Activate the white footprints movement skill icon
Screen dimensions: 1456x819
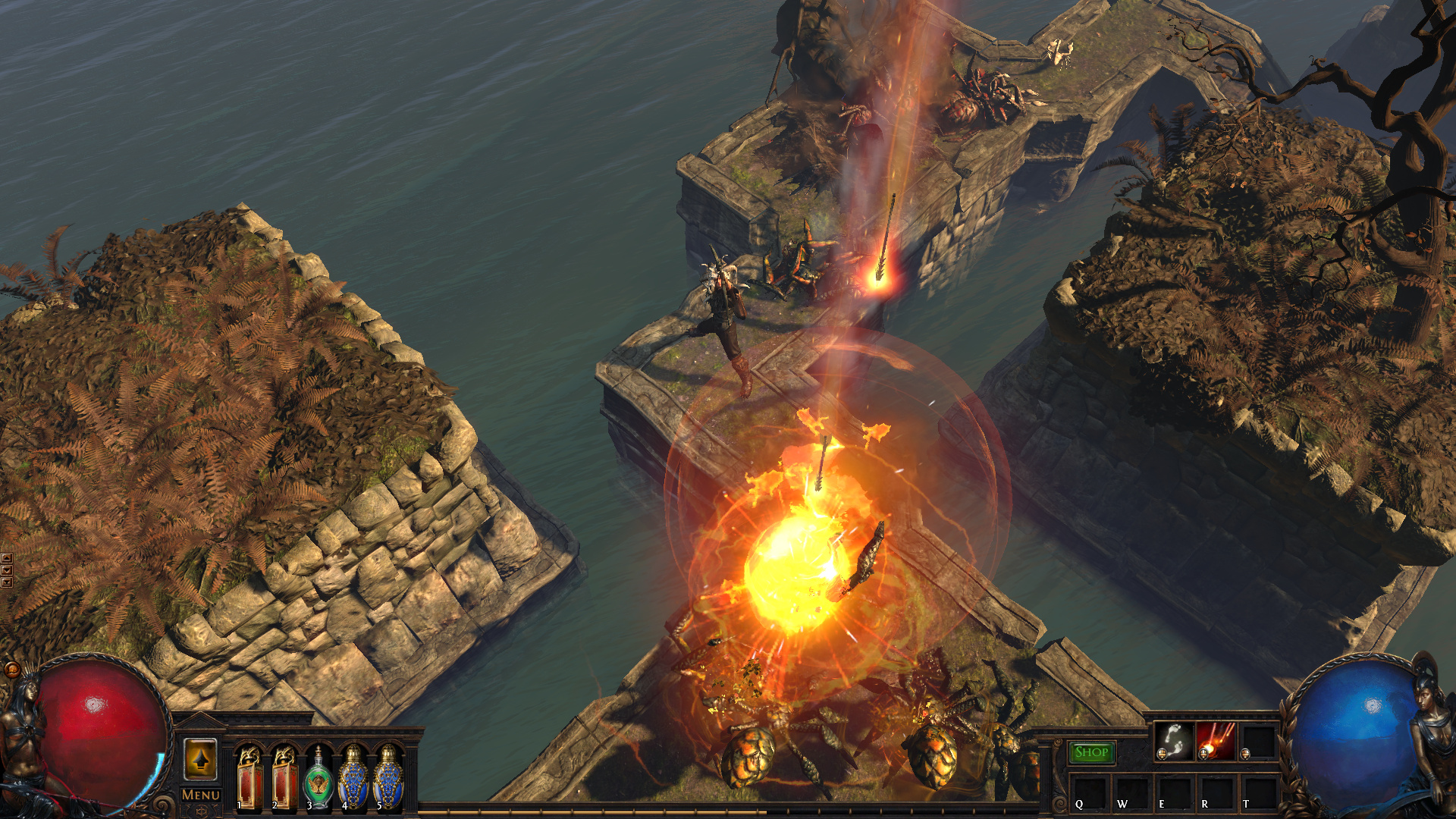click(x=1174, y=742)
